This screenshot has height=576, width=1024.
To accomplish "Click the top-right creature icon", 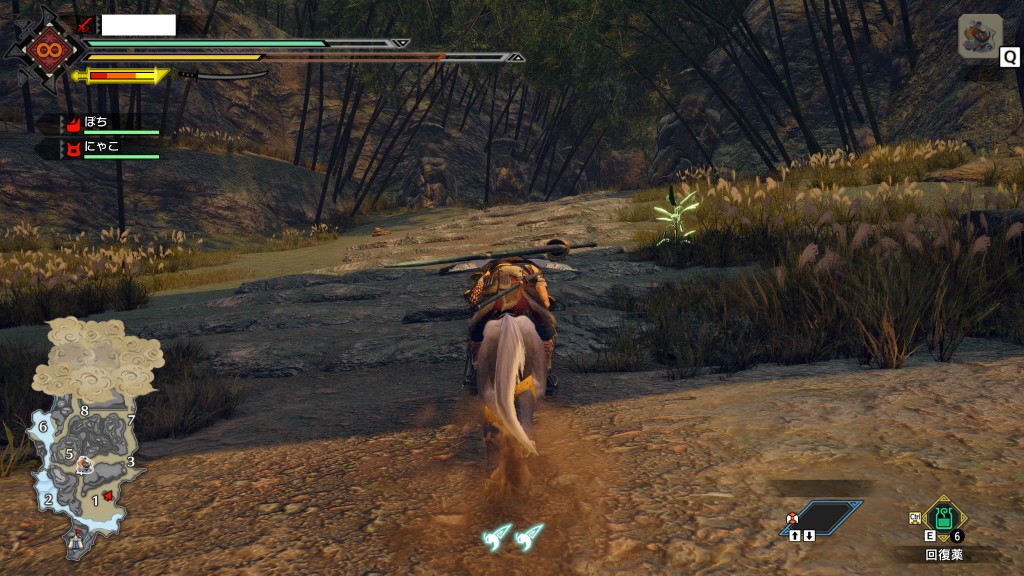I will [x=980, y=36].
